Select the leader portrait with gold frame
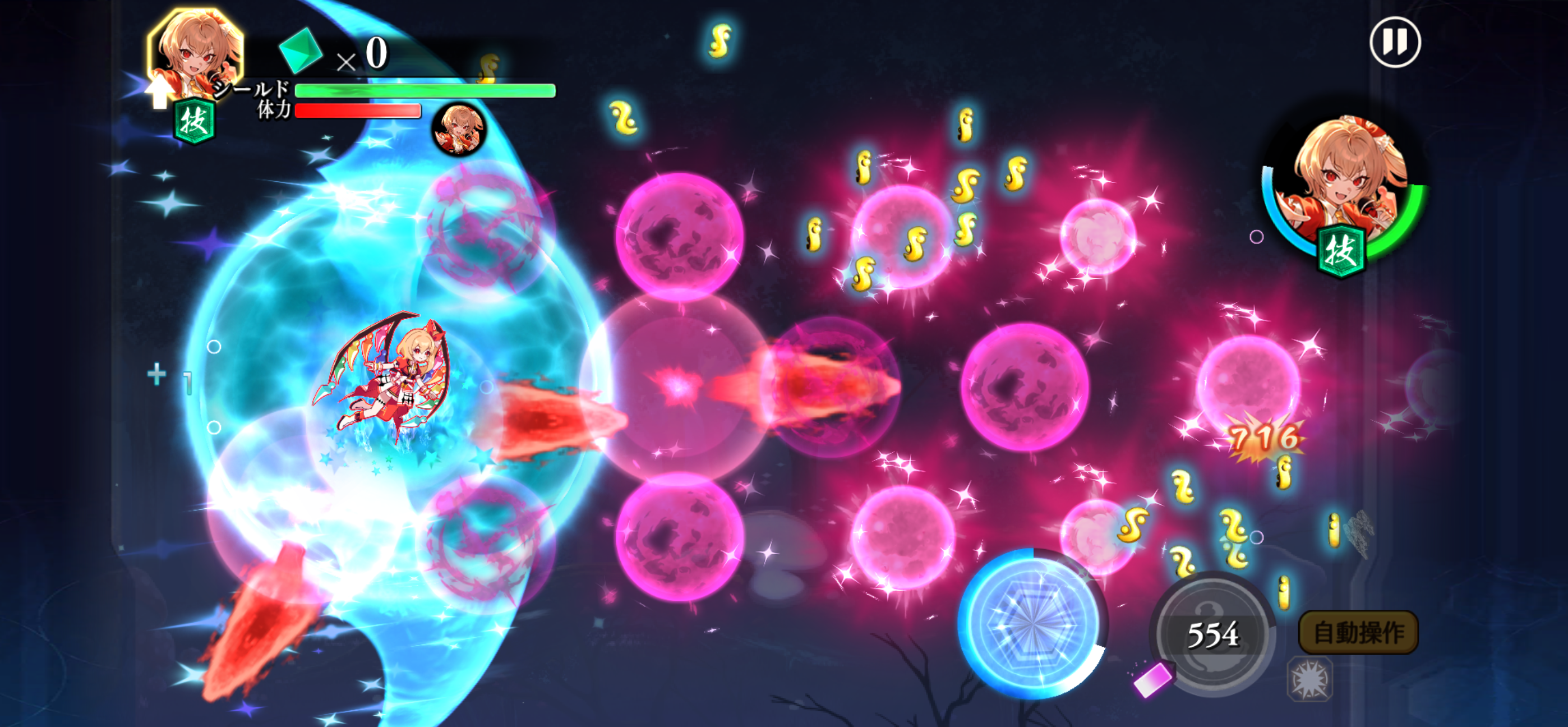 (x=194, y=53)
